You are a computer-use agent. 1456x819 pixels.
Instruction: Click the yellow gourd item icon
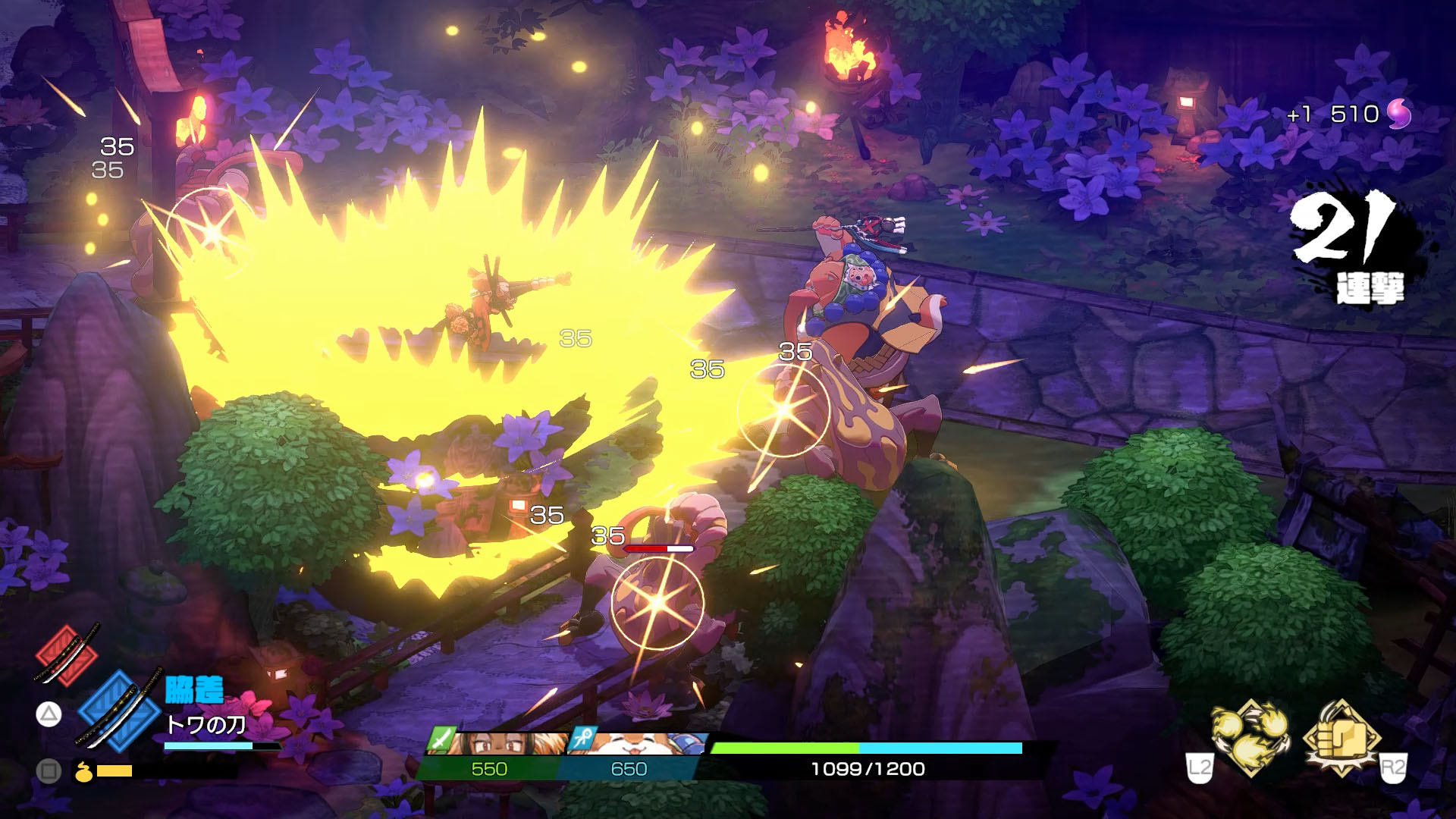[85, 771]
